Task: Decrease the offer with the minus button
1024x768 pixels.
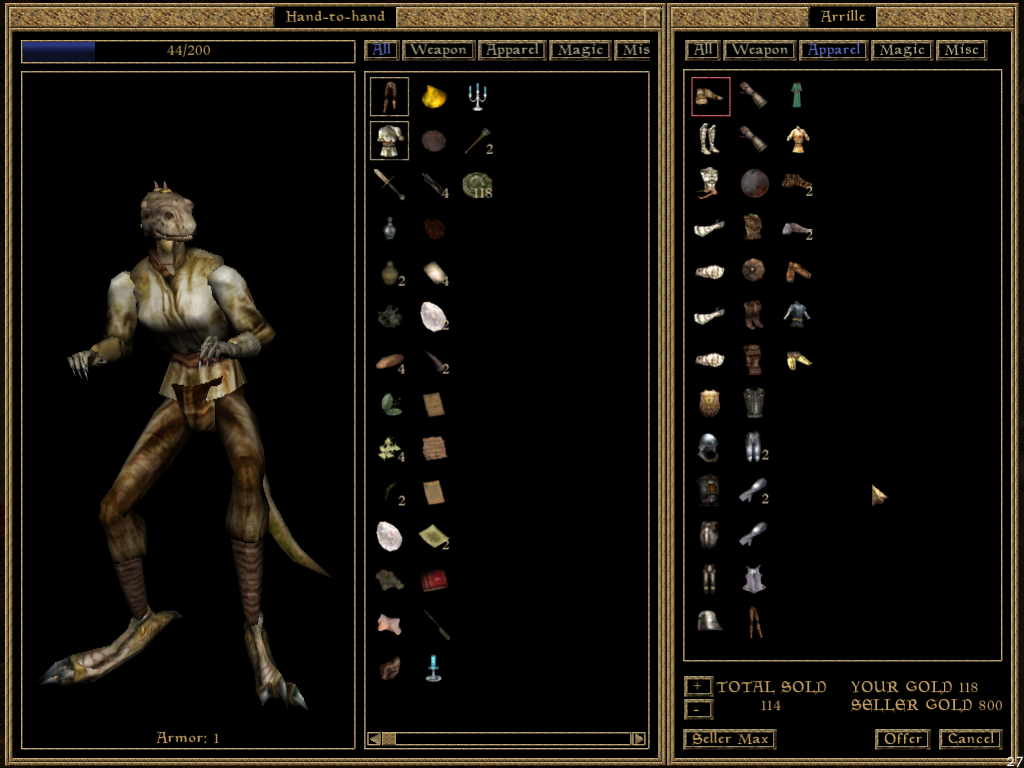Action: click(698, 709)
